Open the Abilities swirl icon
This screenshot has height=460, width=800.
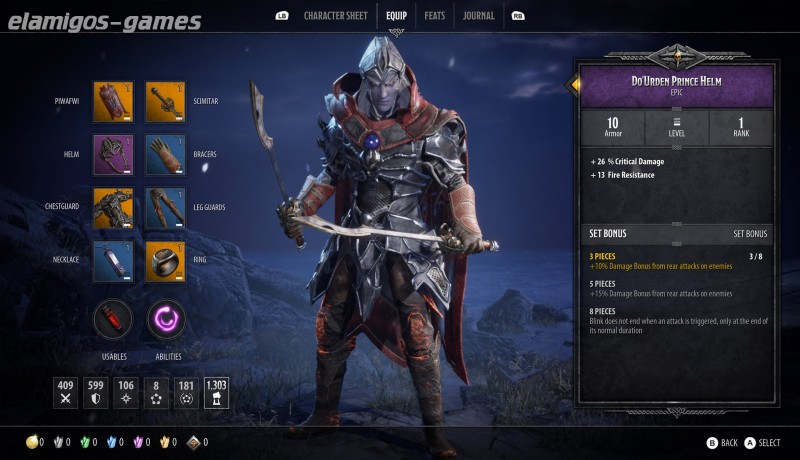tap(166, 320)
